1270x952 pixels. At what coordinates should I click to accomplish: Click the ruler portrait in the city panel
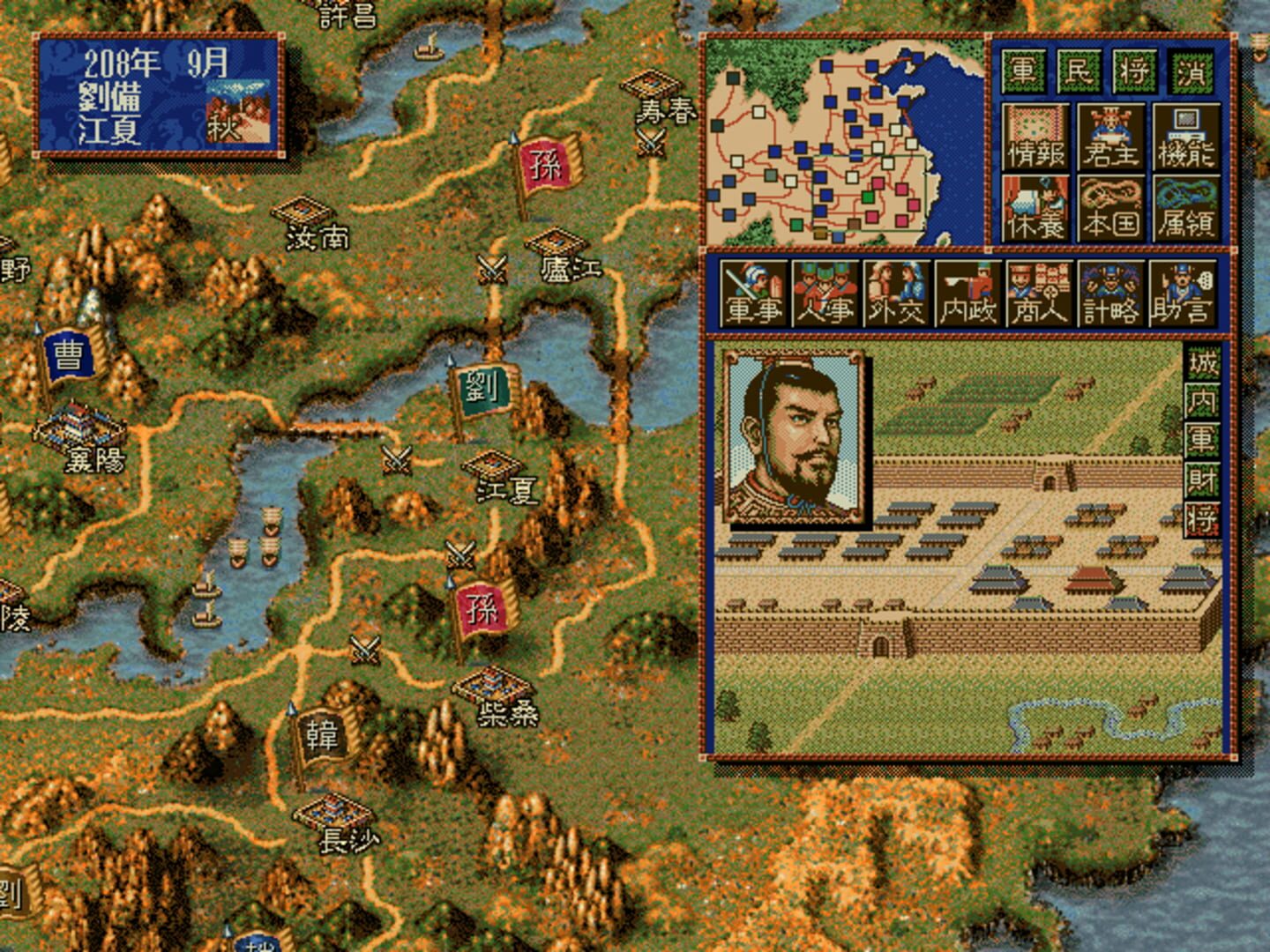[x=794, y=436]
